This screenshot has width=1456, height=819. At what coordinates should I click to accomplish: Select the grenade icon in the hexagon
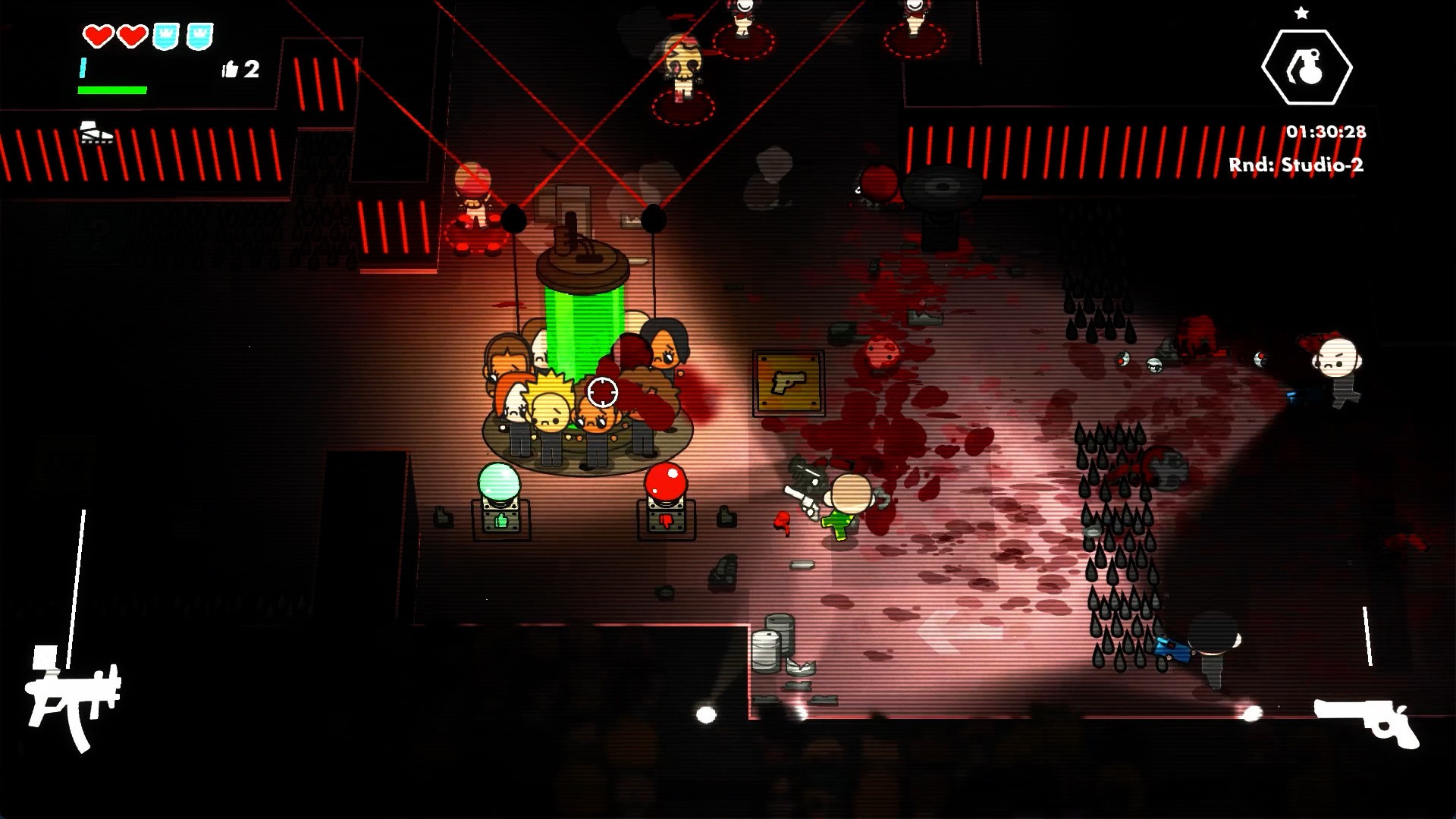coord(1306,67)
